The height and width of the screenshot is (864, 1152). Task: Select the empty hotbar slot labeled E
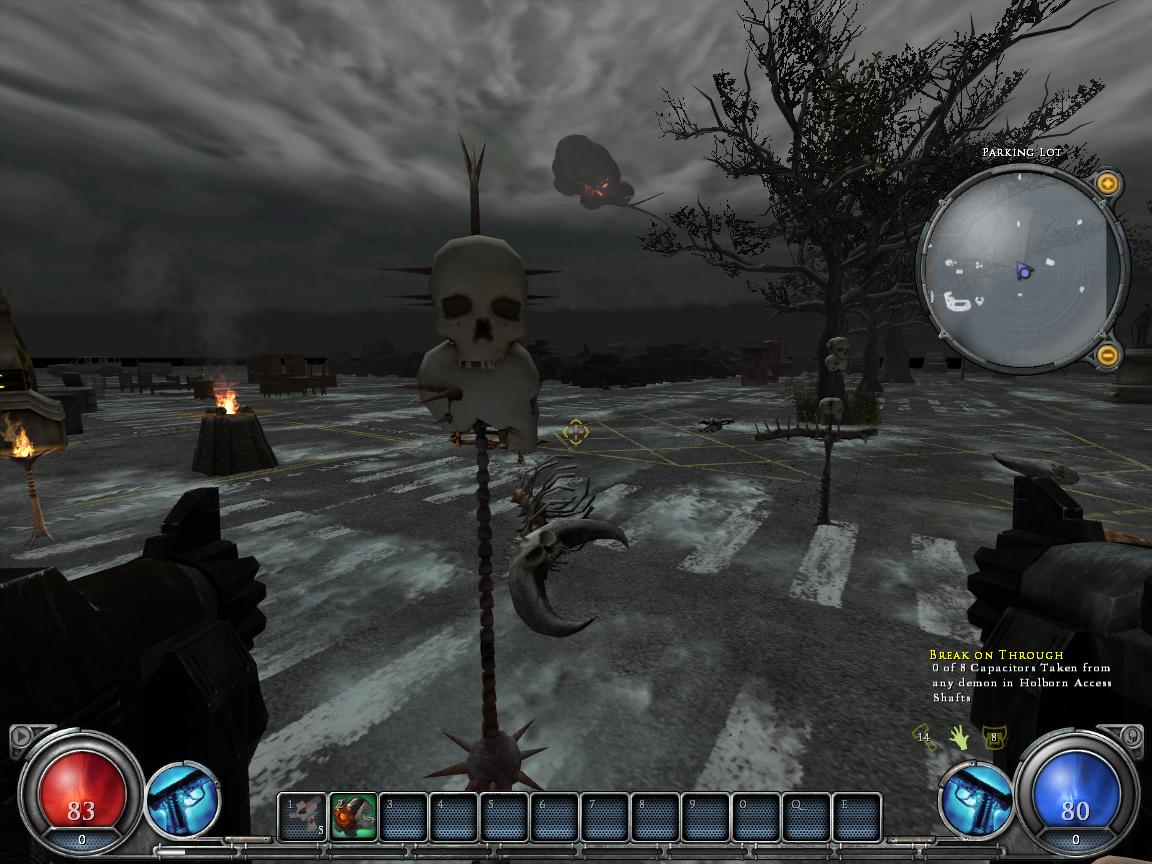[857, 817]
